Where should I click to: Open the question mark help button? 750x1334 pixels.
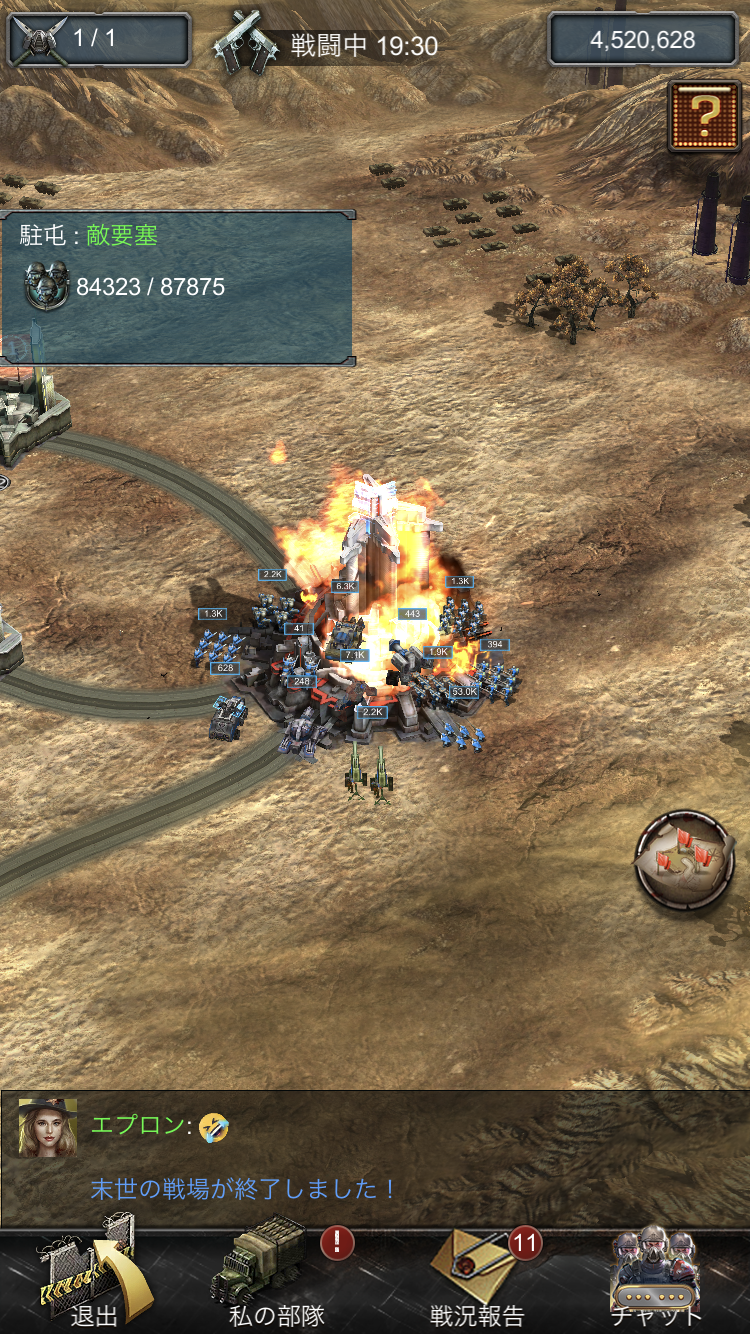click(x=704, y=116)
